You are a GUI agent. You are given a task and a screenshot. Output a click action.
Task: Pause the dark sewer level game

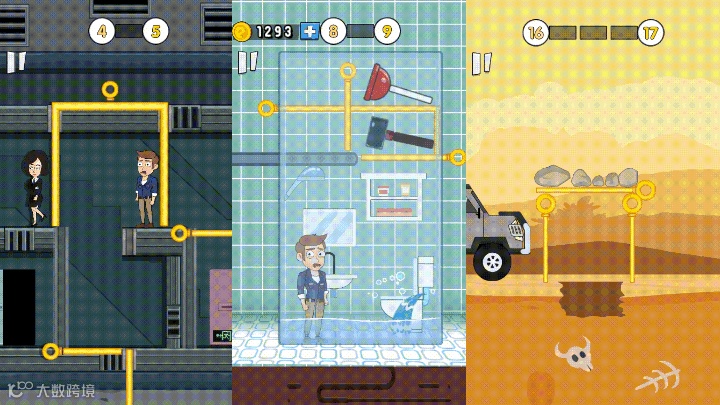pos(16,62)
